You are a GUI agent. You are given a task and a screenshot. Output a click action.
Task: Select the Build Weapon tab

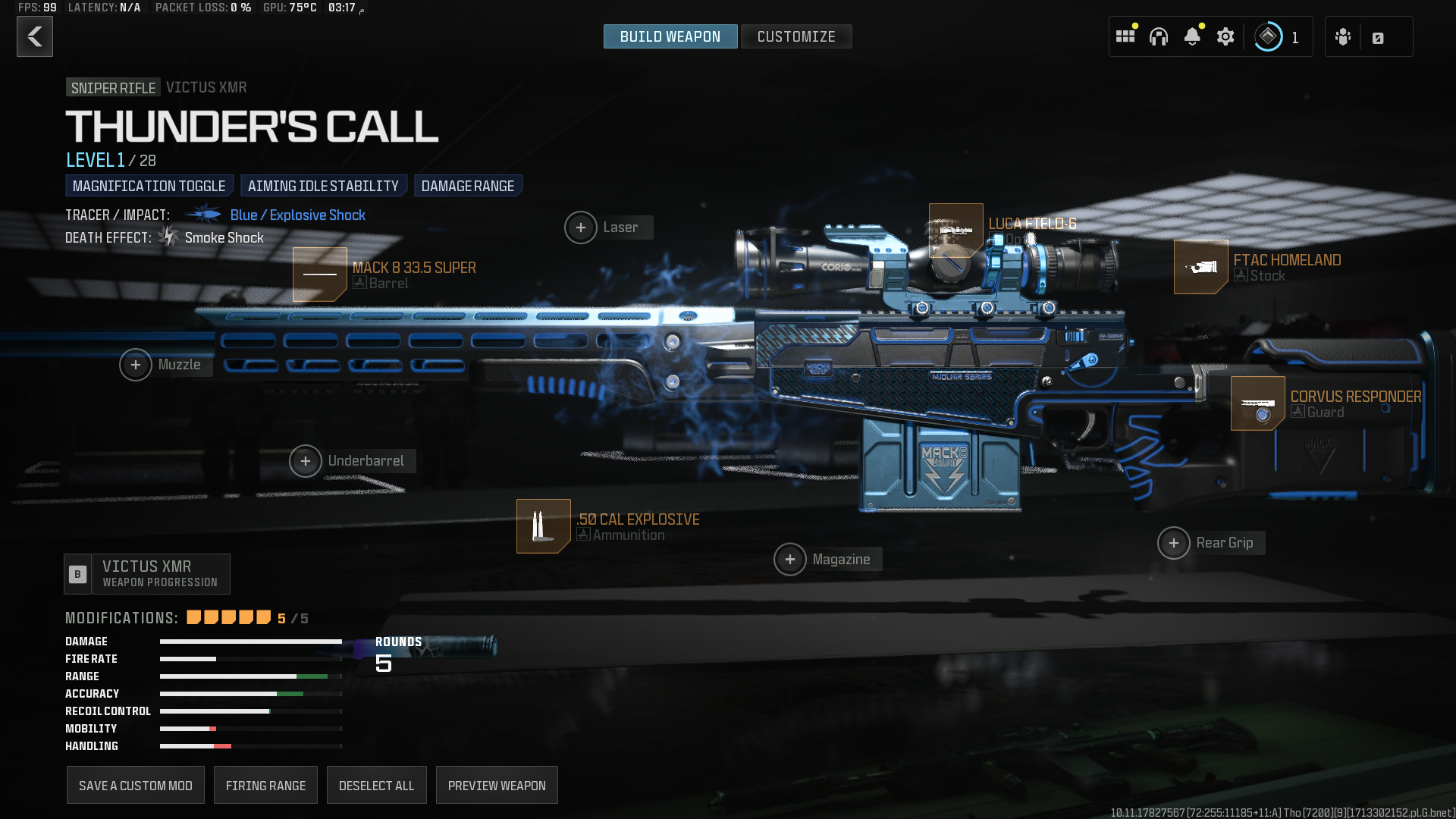(670, 36)
